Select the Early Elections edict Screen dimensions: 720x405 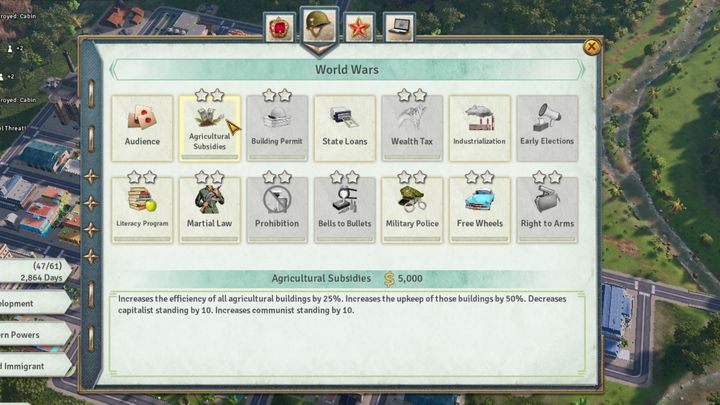pyautogui.click(x=547, y=127)
